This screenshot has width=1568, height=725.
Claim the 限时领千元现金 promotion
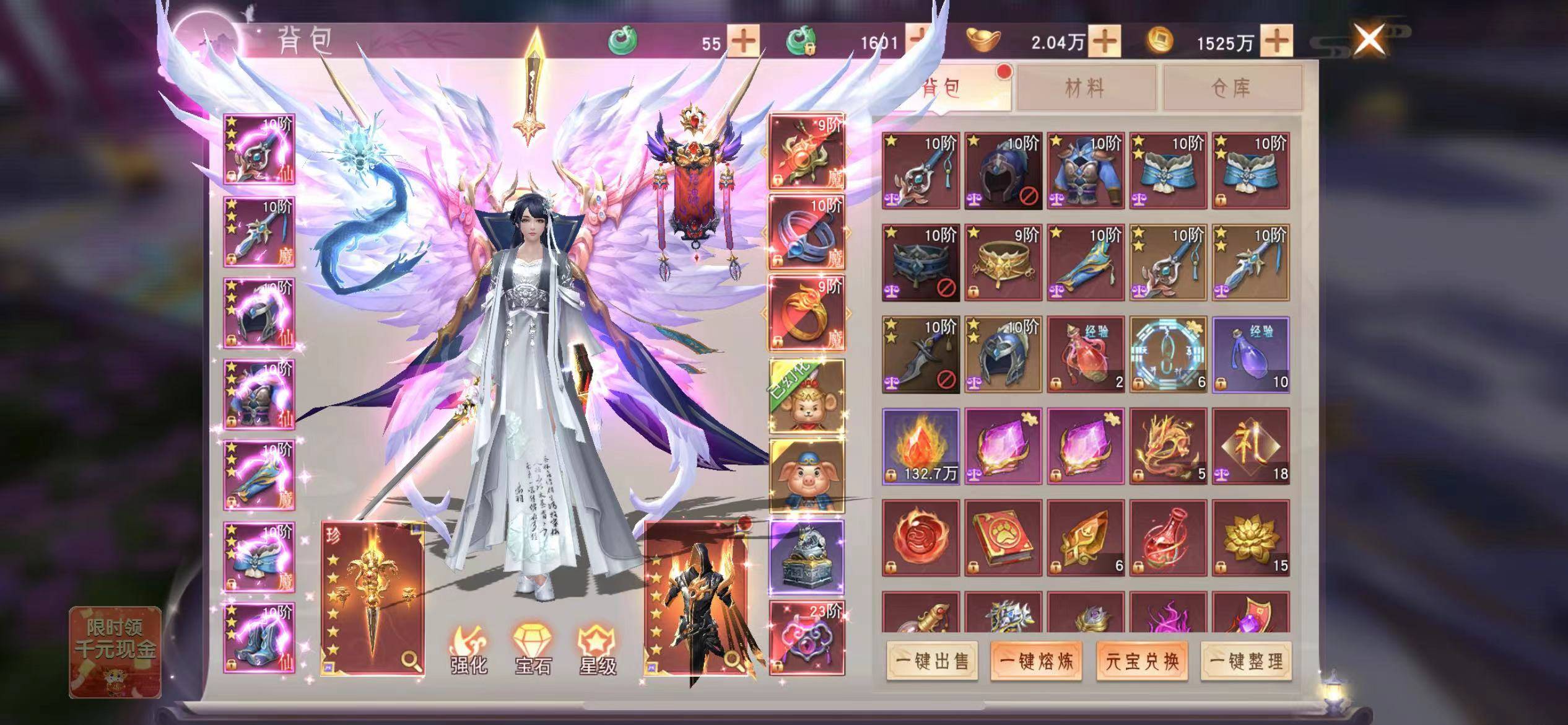pyautogui.click(x=115, y=651)
